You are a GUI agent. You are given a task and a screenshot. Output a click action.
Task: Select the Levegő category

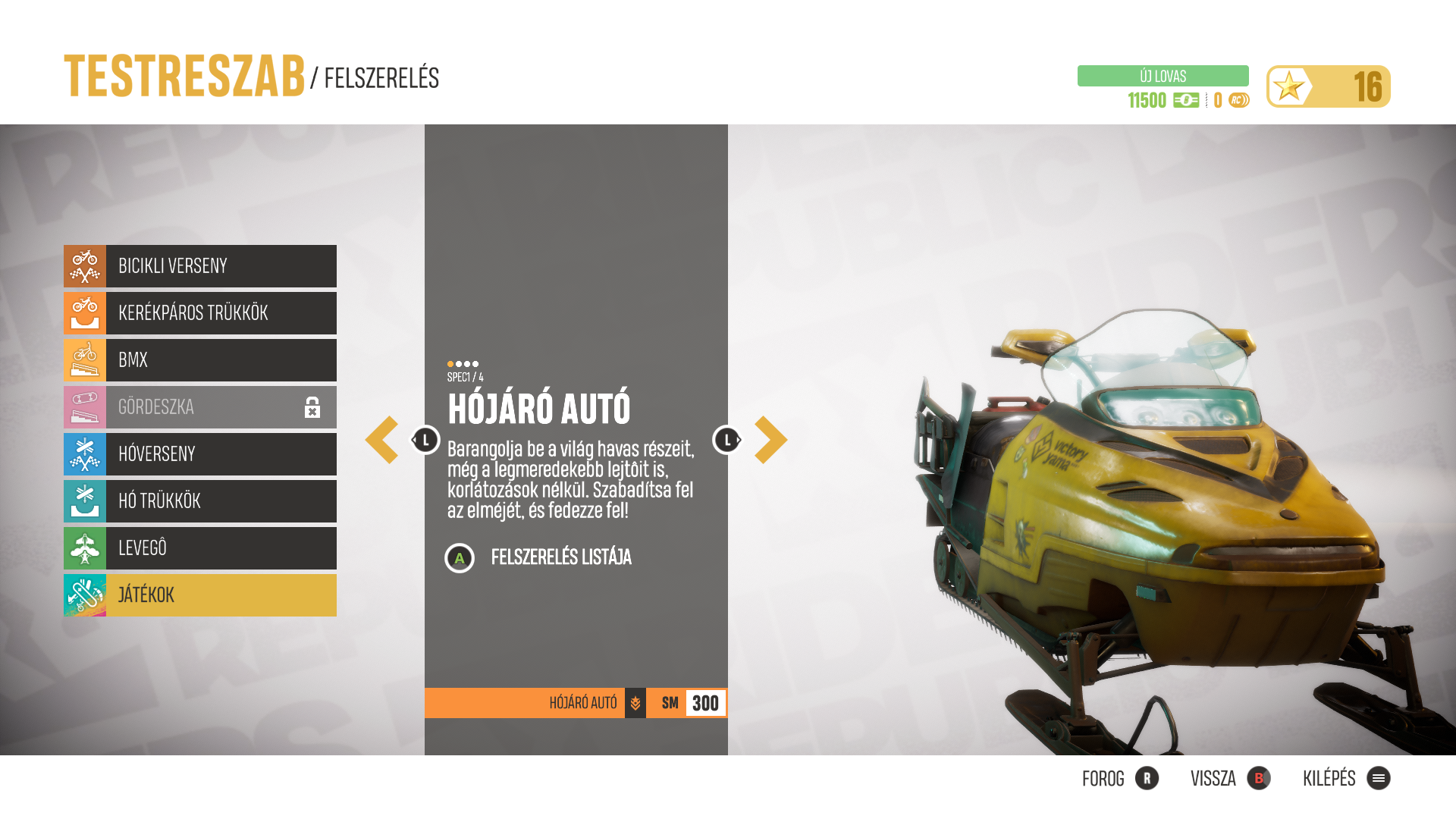pyautogui.click(x=200, y=548)
